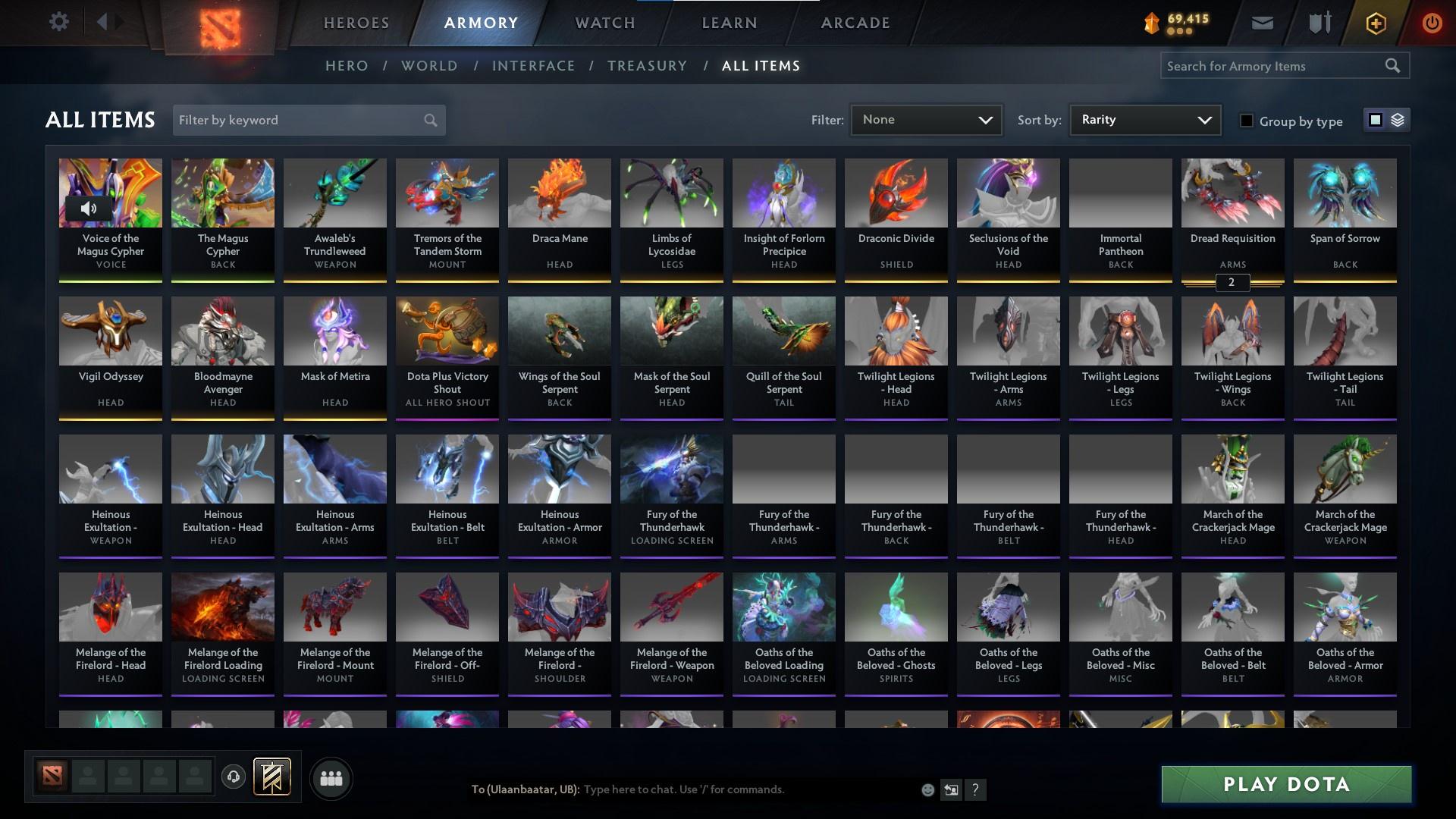Open the mail inbox icon
This screenshot has width=1456, height=819.
pyautogui.click(x=1262, y=22)
